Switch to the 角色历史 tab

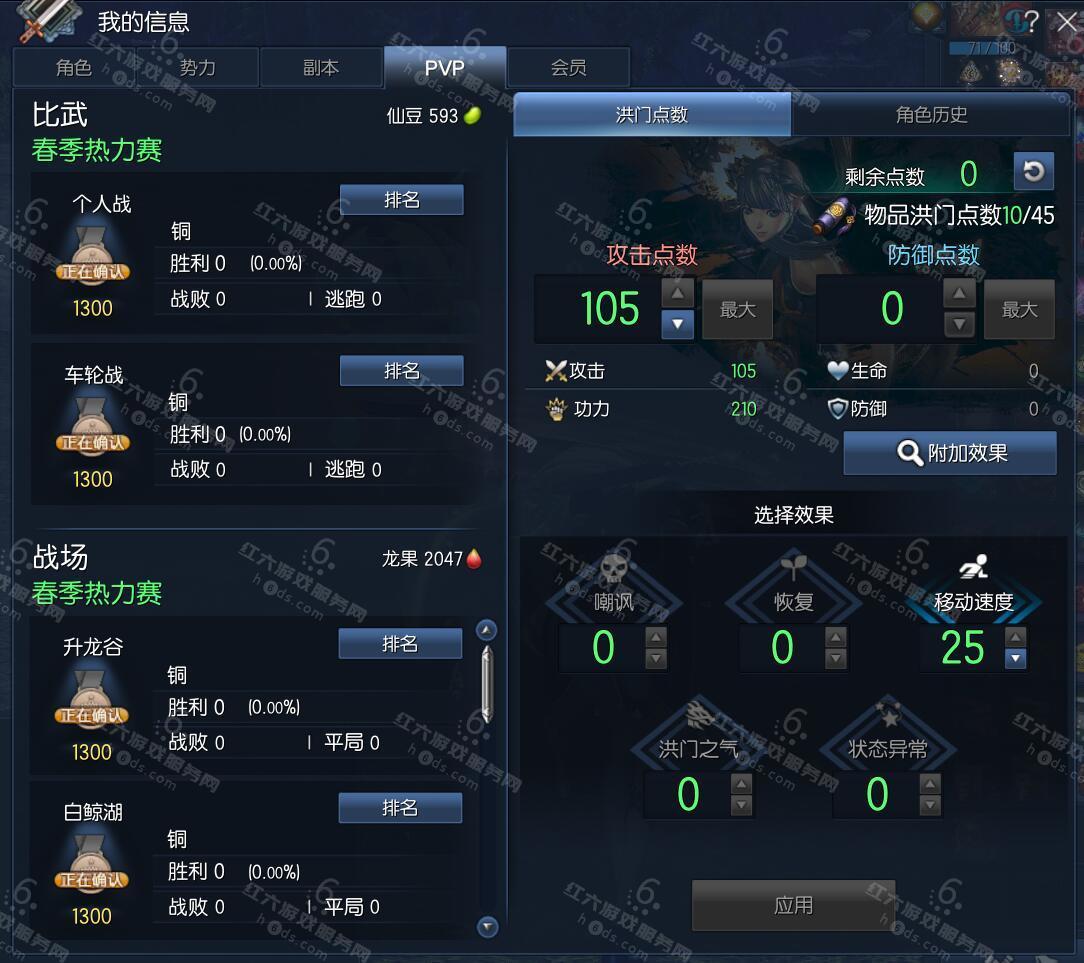(x=931, y=115)
